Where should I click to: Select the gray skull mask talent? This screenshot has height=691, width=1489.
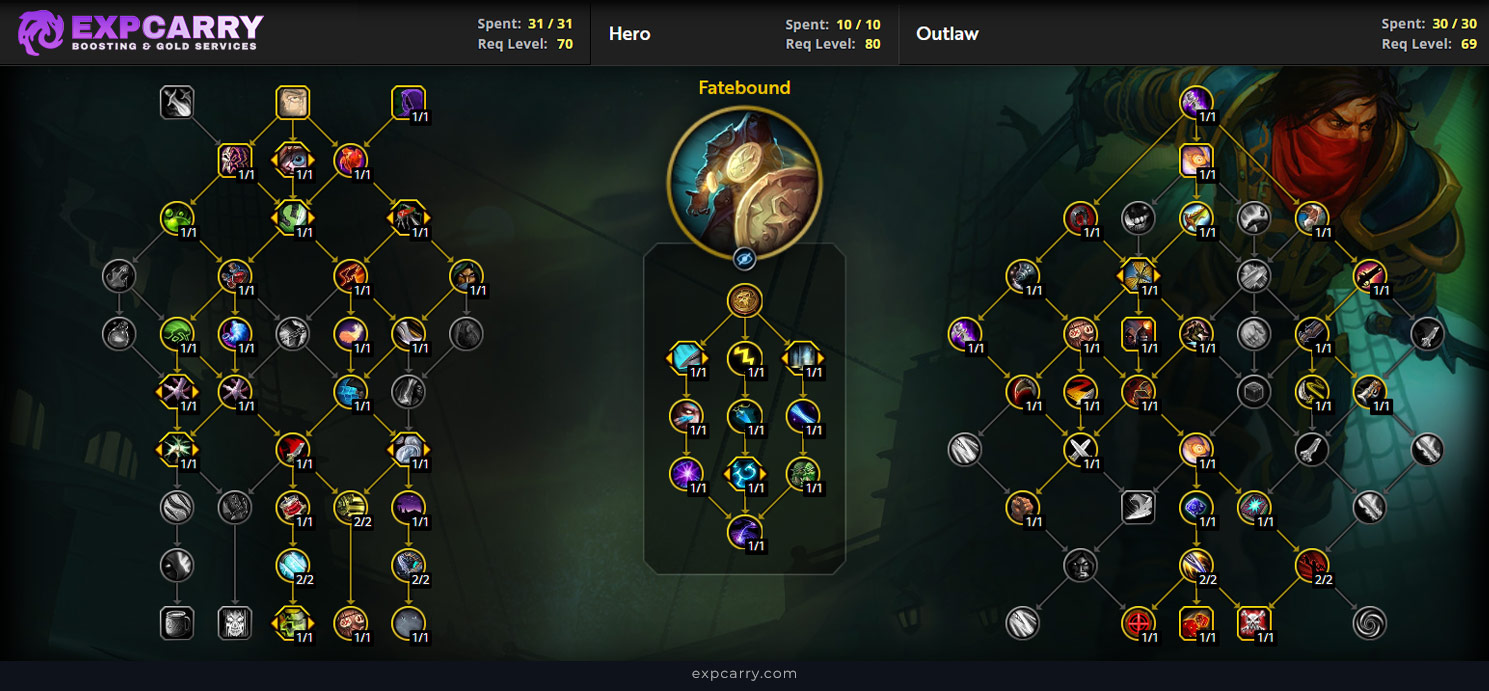[234, 623]
